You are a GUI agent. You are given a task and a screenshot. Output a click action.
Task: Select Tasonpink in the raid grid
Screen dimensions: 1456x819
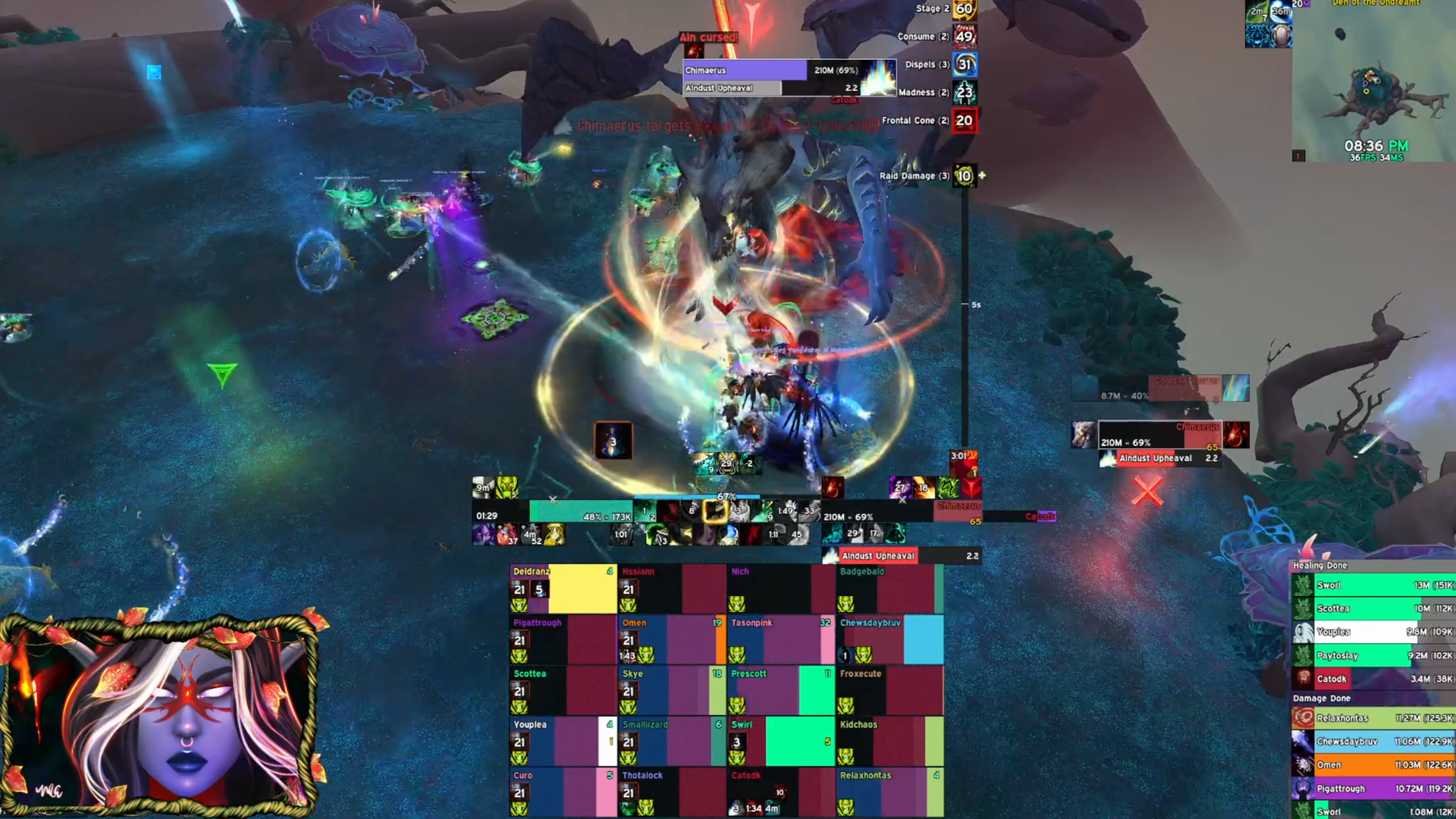point(780,639)
